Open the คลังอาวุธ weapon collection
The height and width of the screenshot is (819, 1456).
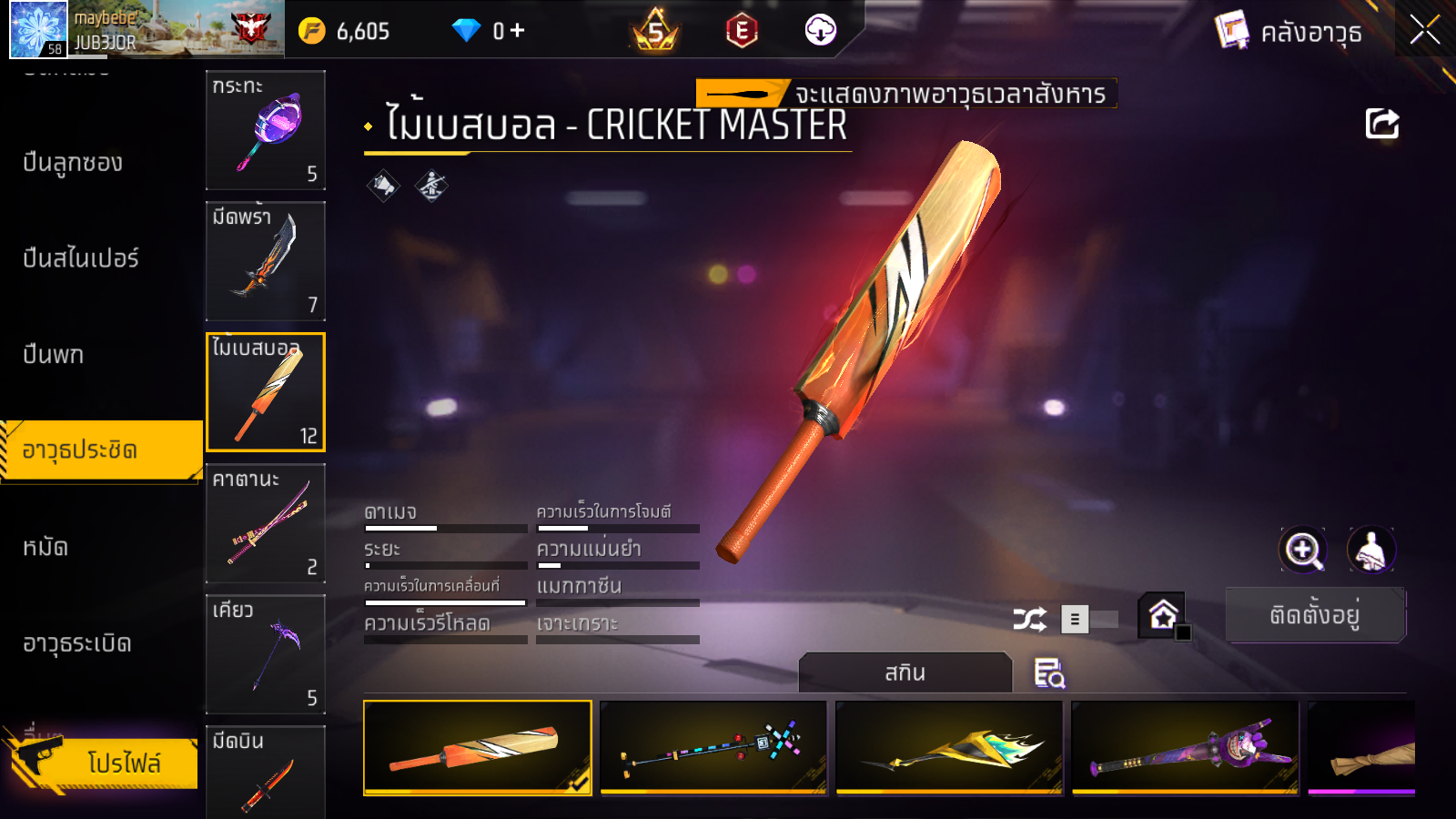coord(1289,32)
